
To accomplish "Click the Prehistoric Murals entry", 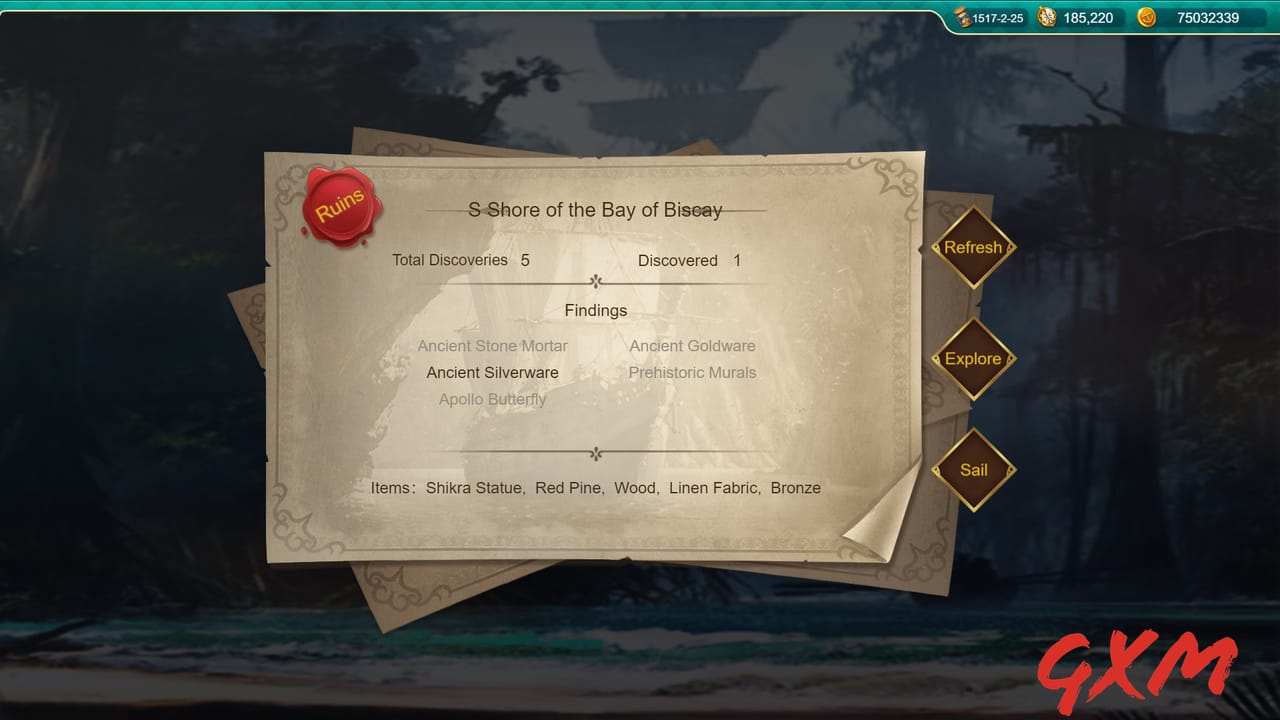I will point(692,372).
